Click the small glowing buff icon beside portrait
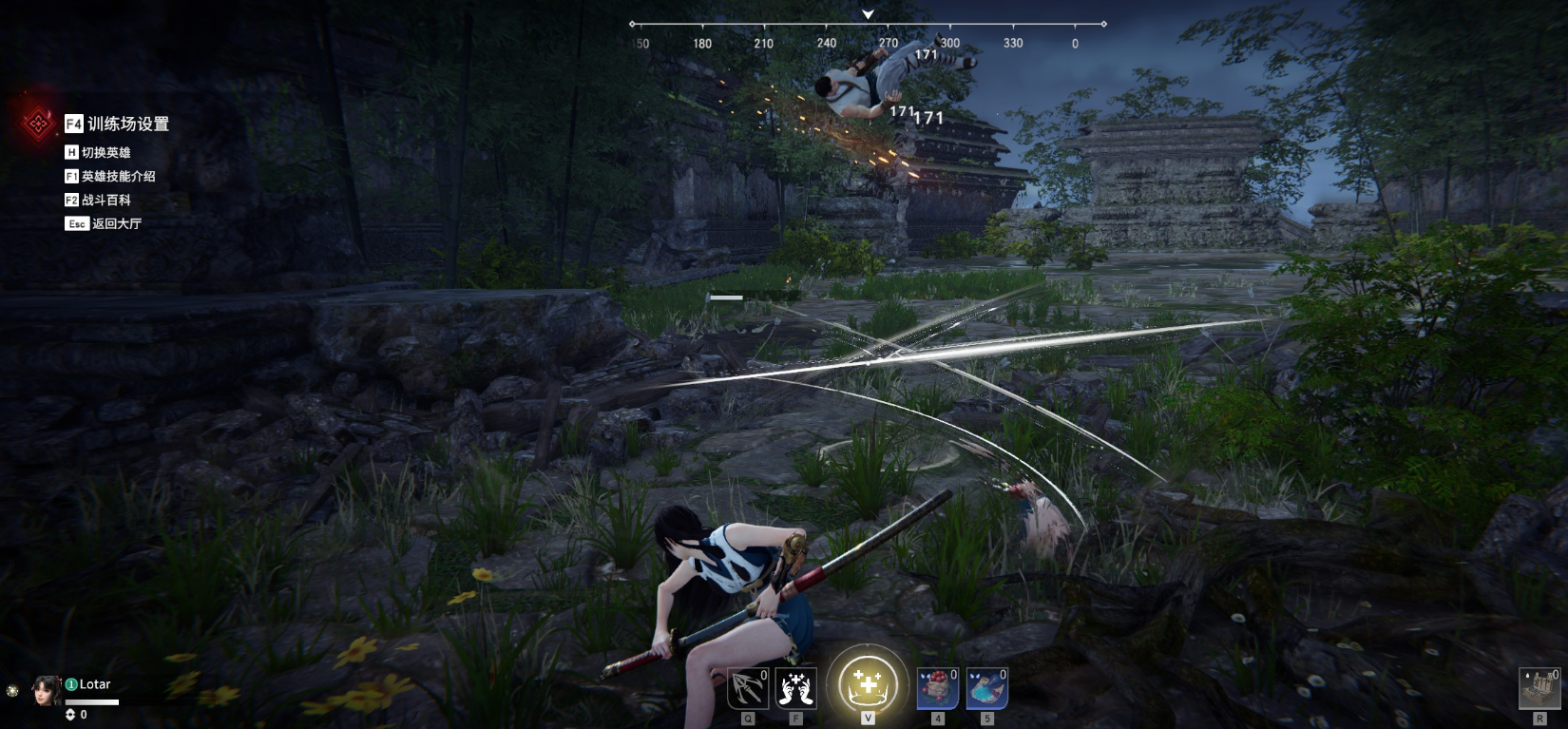This screenshot has width=1568, height=729. (x=12, y=691)
